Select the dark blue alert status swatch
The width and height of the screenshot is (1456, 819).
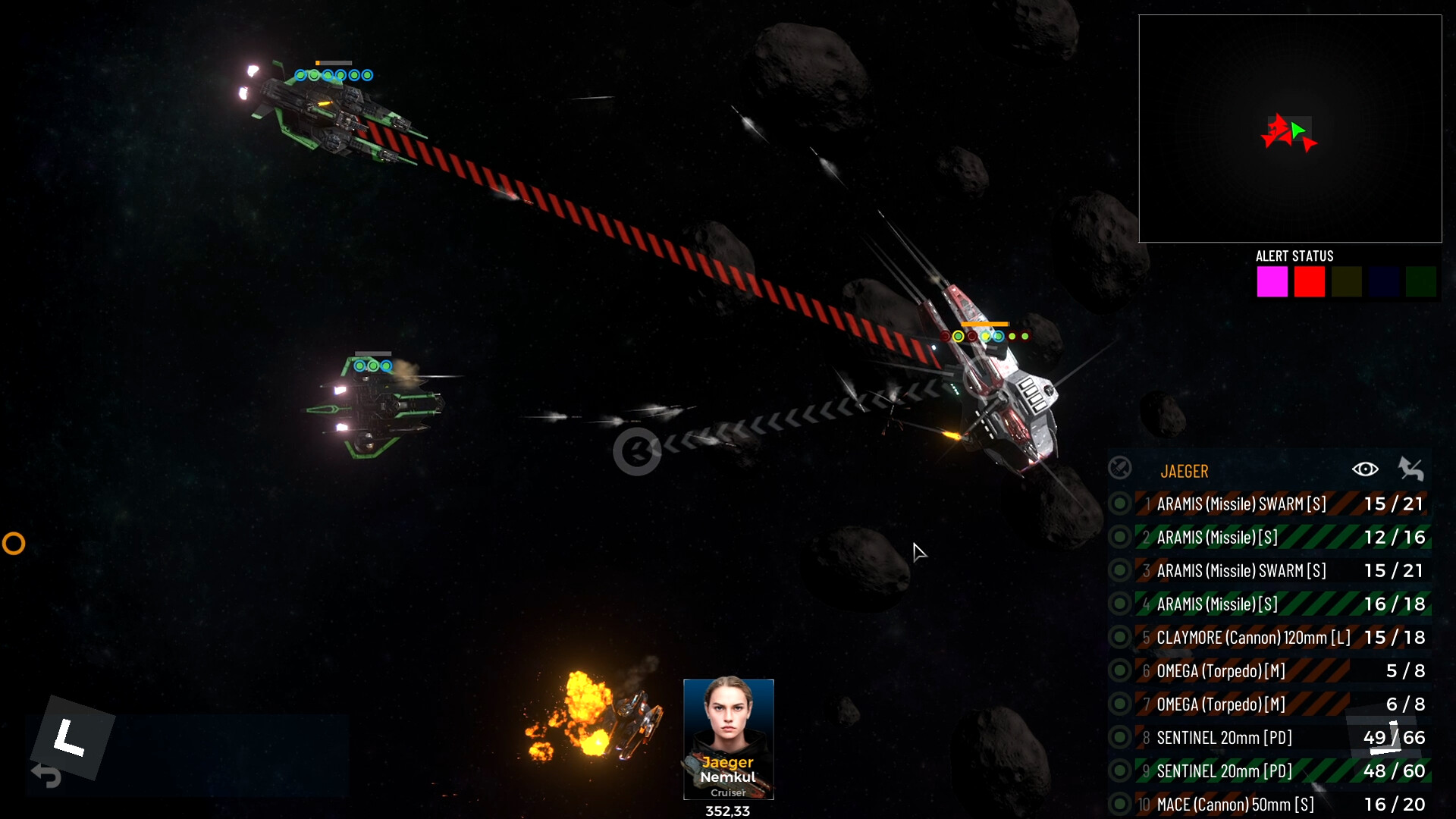pyautogui.click(x=1384, y=282)
